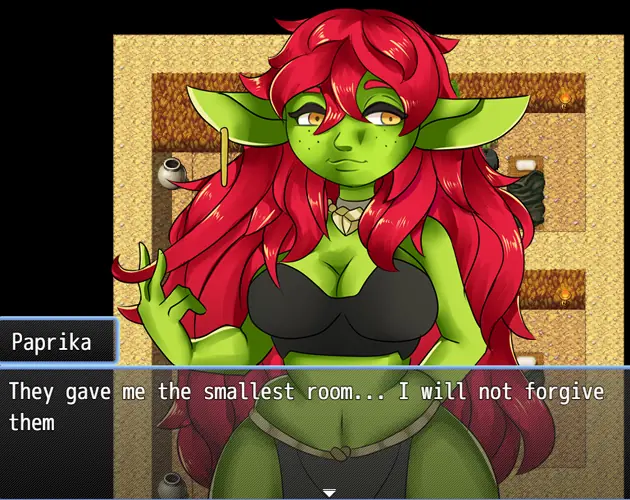Click the white continue arrow below the dialogue
630x500 pixels.
point(328,492)
